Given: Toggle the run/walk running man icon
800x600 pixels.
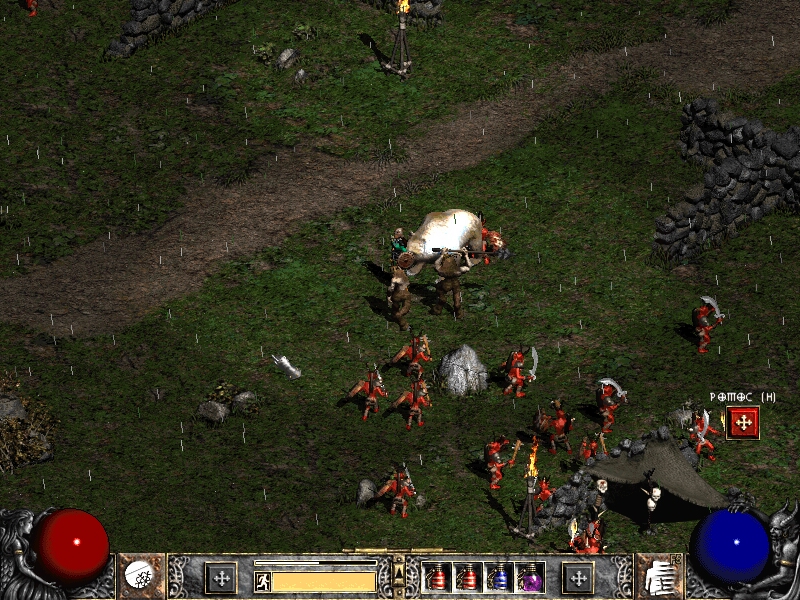Looking at the screenshot, I should pos(262,581).
